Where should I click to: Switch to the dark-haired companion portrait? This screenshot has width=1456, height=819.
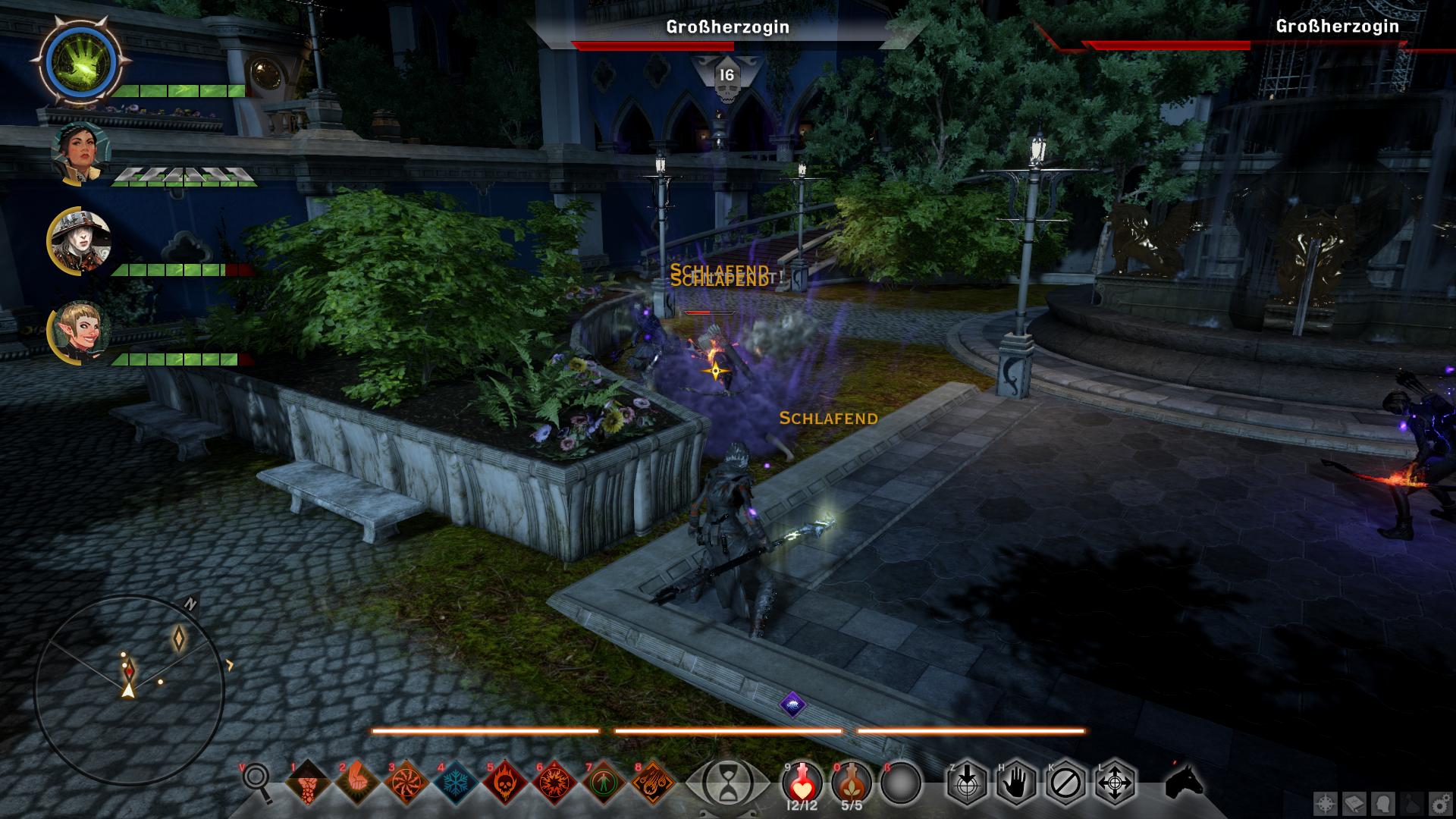(x=80, y=153)
